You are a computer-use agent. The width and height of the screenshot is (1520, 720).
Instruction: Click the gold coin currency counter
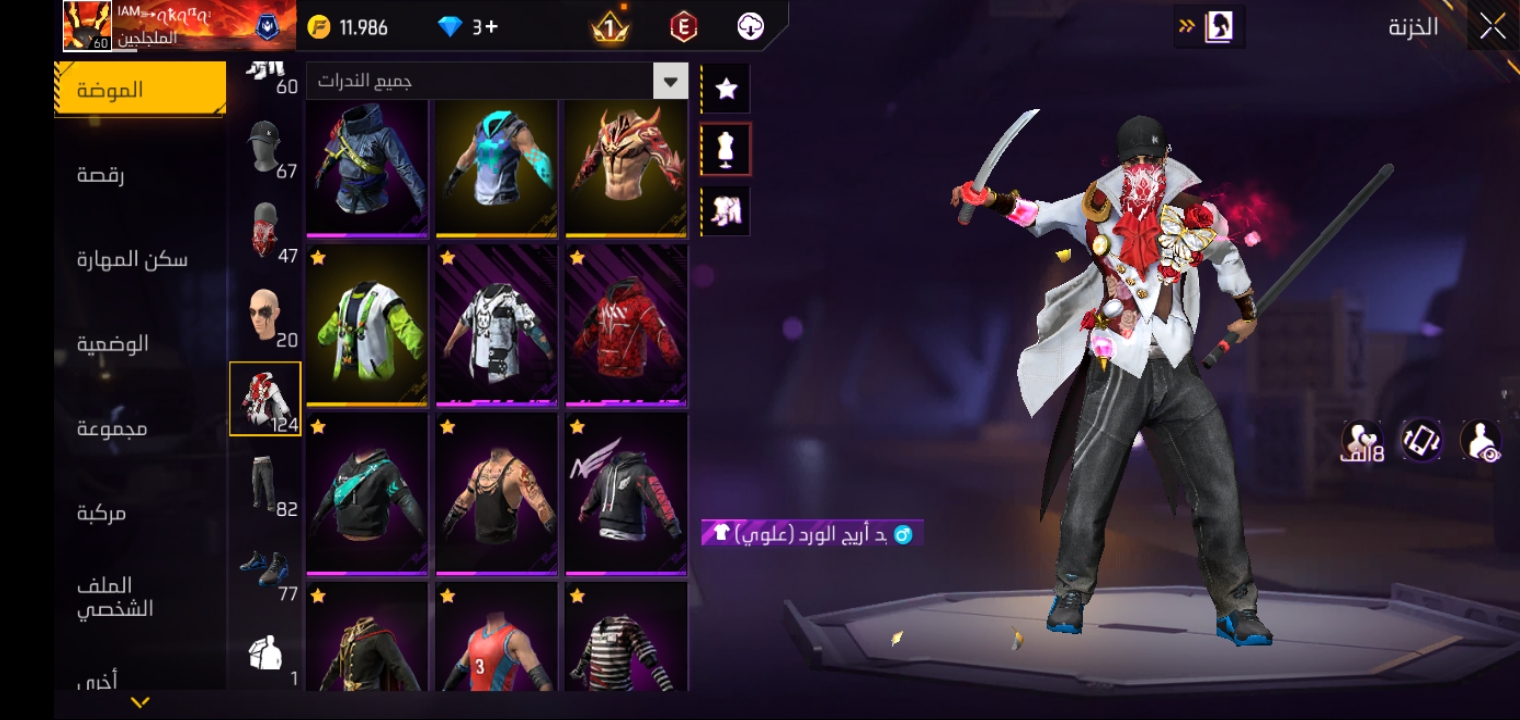coord(348,27)
